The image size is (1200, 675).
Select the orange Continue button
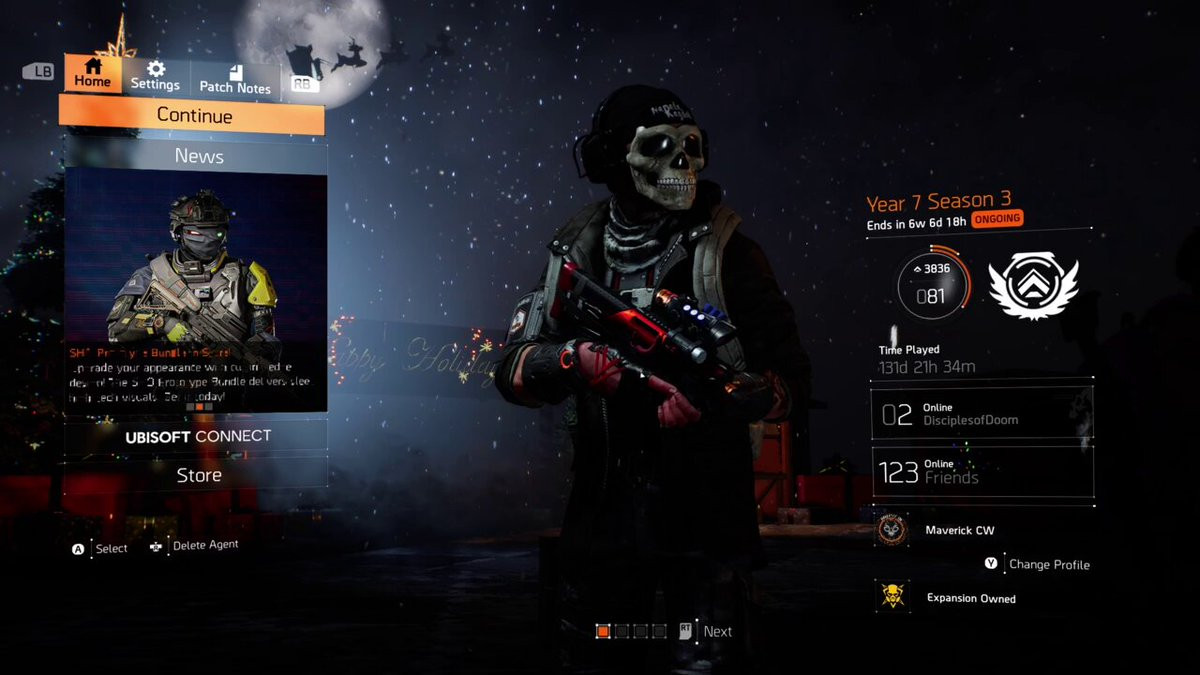tap(193, 116)
